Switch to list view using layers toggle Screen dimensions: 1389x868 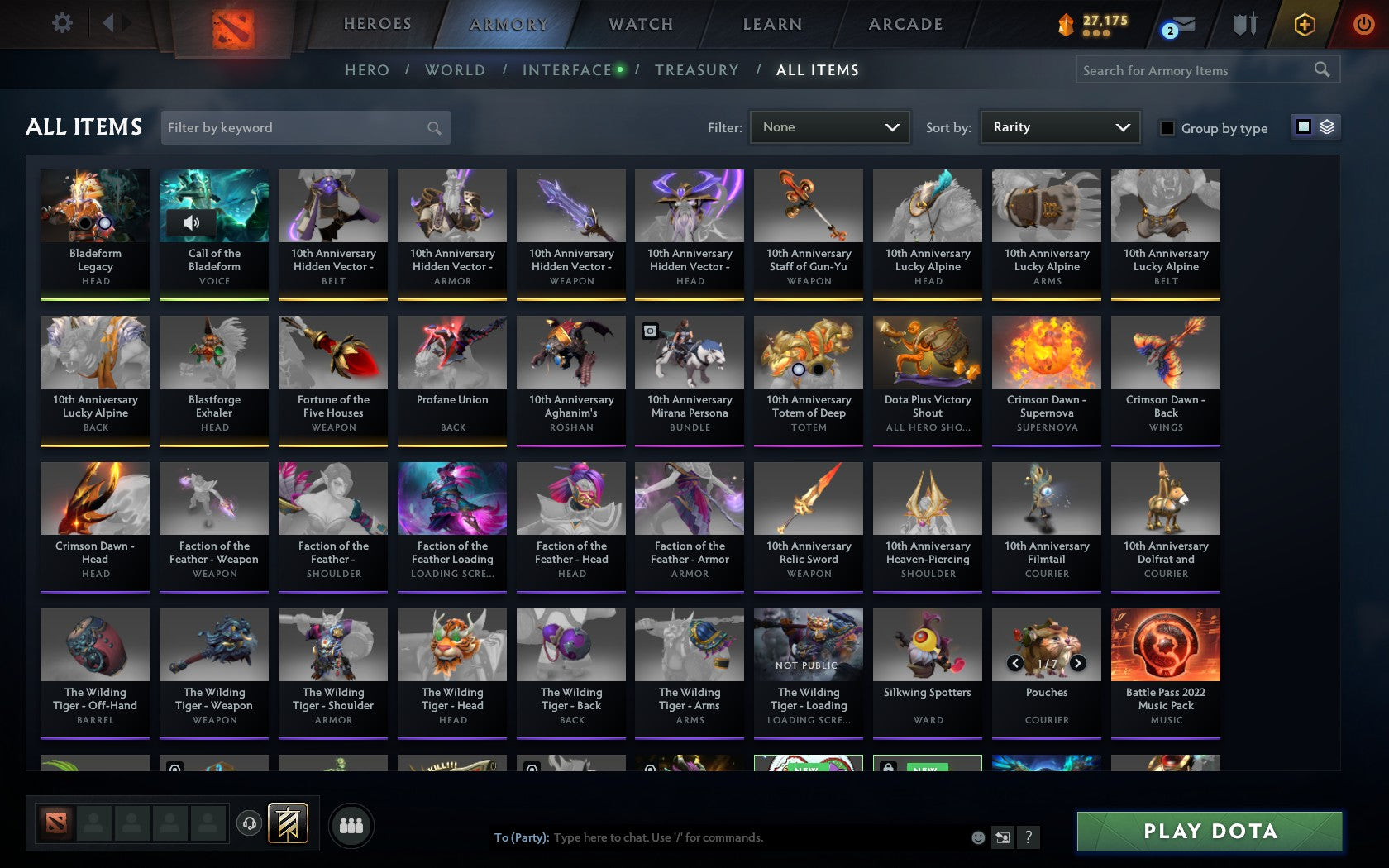(1326, 128)
